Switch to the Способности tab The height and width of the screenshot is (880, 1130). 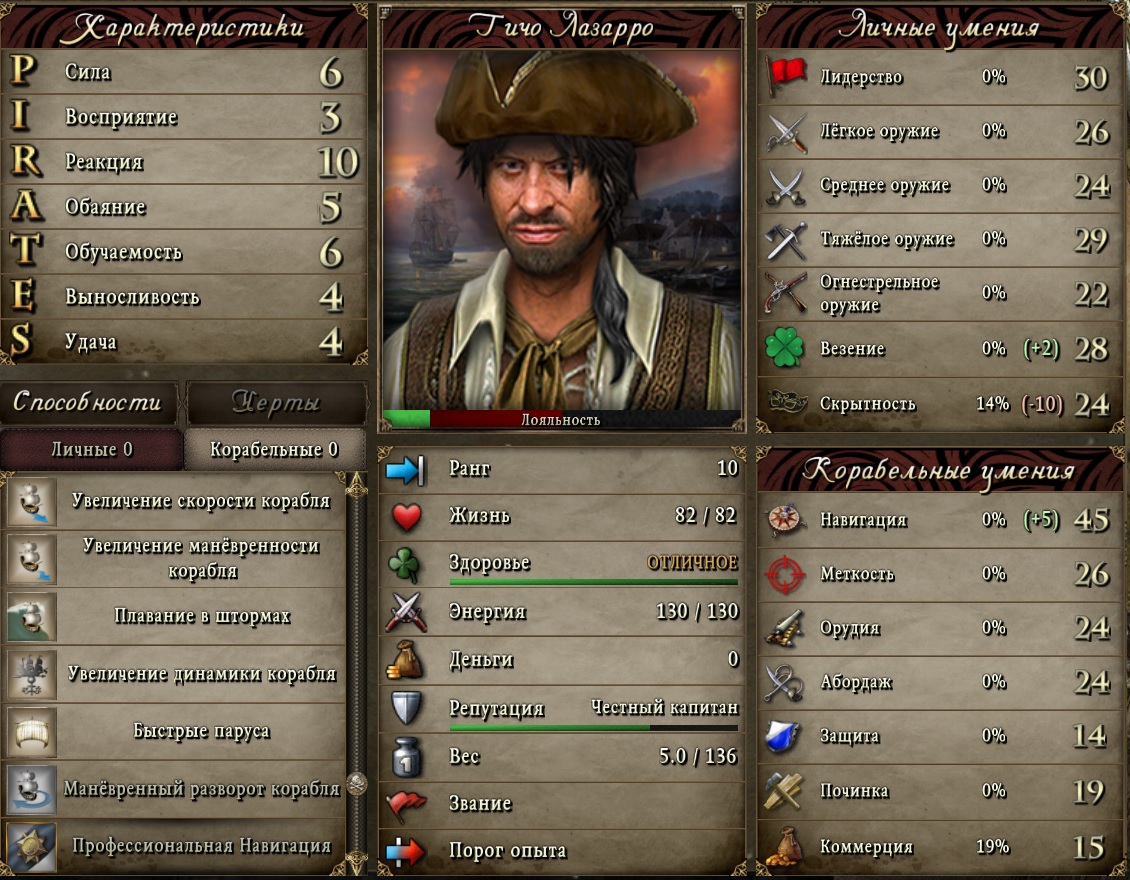click(x=88, y=402)
